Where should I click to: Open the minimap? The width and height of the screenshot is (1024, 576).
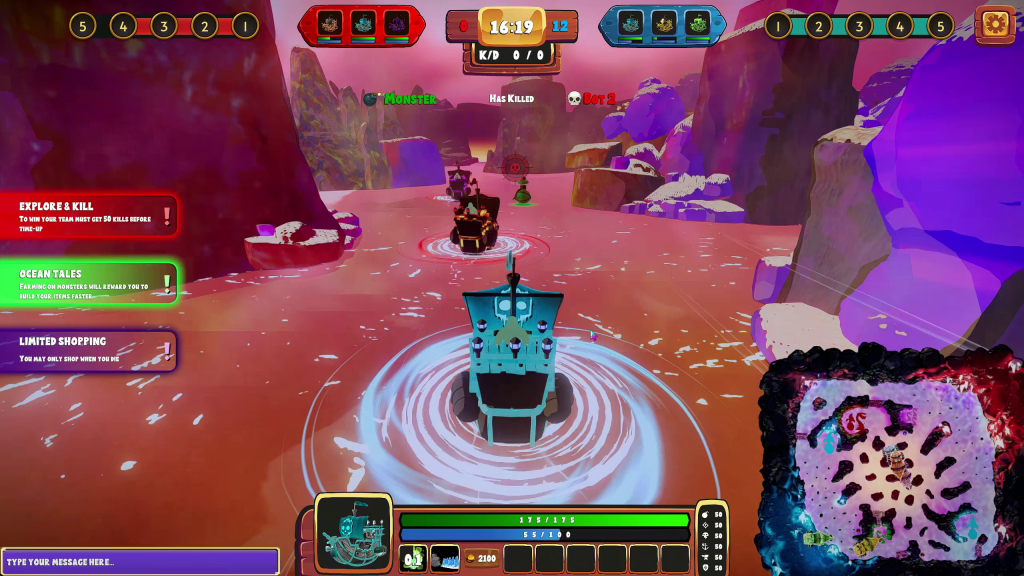[x=890, y=462]
